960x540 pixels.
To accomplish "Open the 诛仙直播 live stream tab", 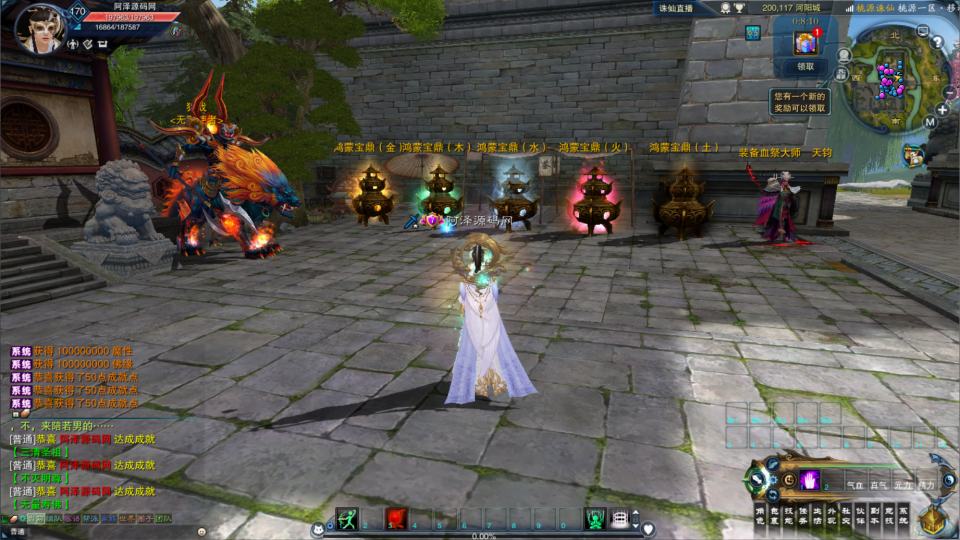I will [x=675, y=8].
